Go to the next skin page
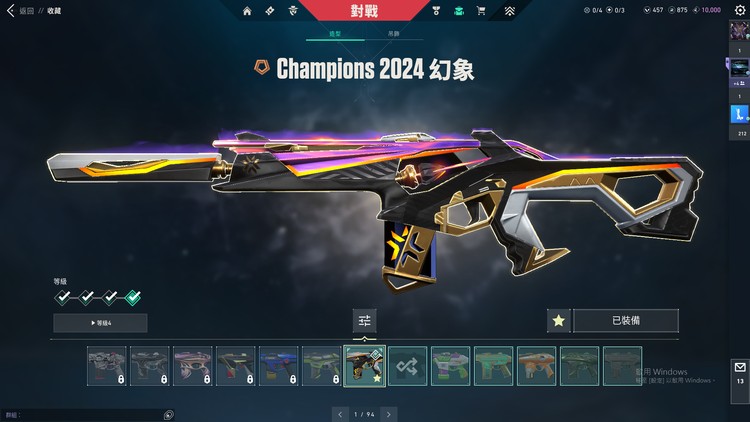This screenshot has width=750, height=422. tap(389, 413)
